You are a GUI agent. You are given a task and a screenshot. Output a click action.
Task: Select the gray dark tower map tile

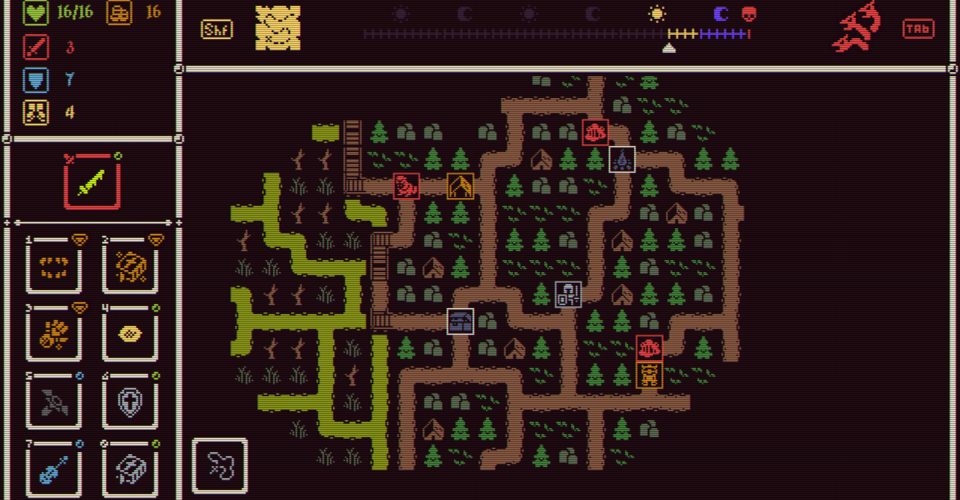tap(622, 158)
